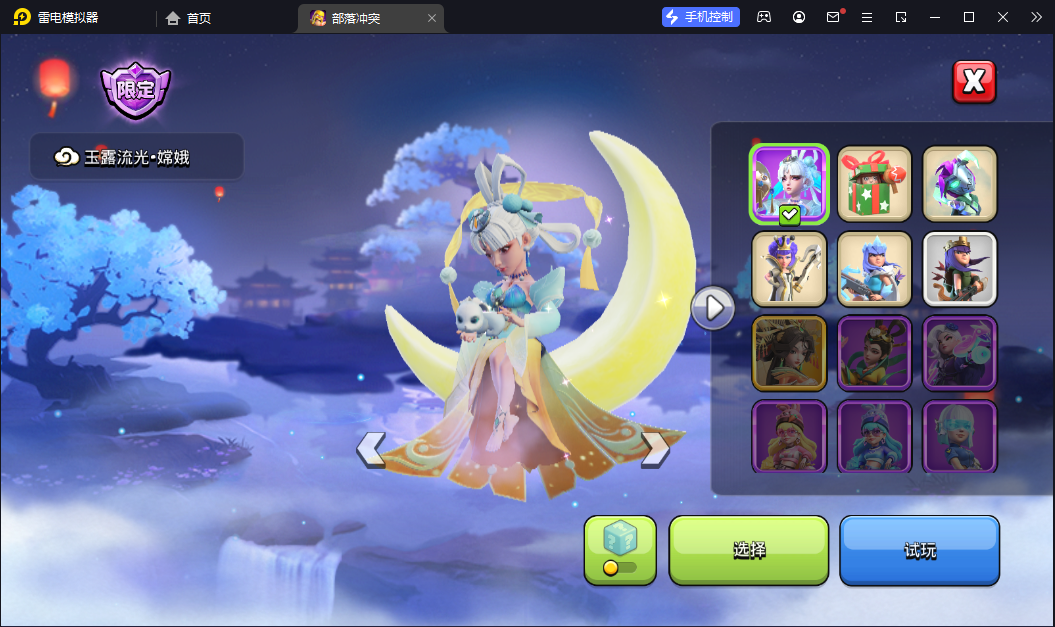The height and width of the screenshot is (627, 1055).
Task: Pick the teal-masked purple-haired skin thumbnail
Action: 960,184
